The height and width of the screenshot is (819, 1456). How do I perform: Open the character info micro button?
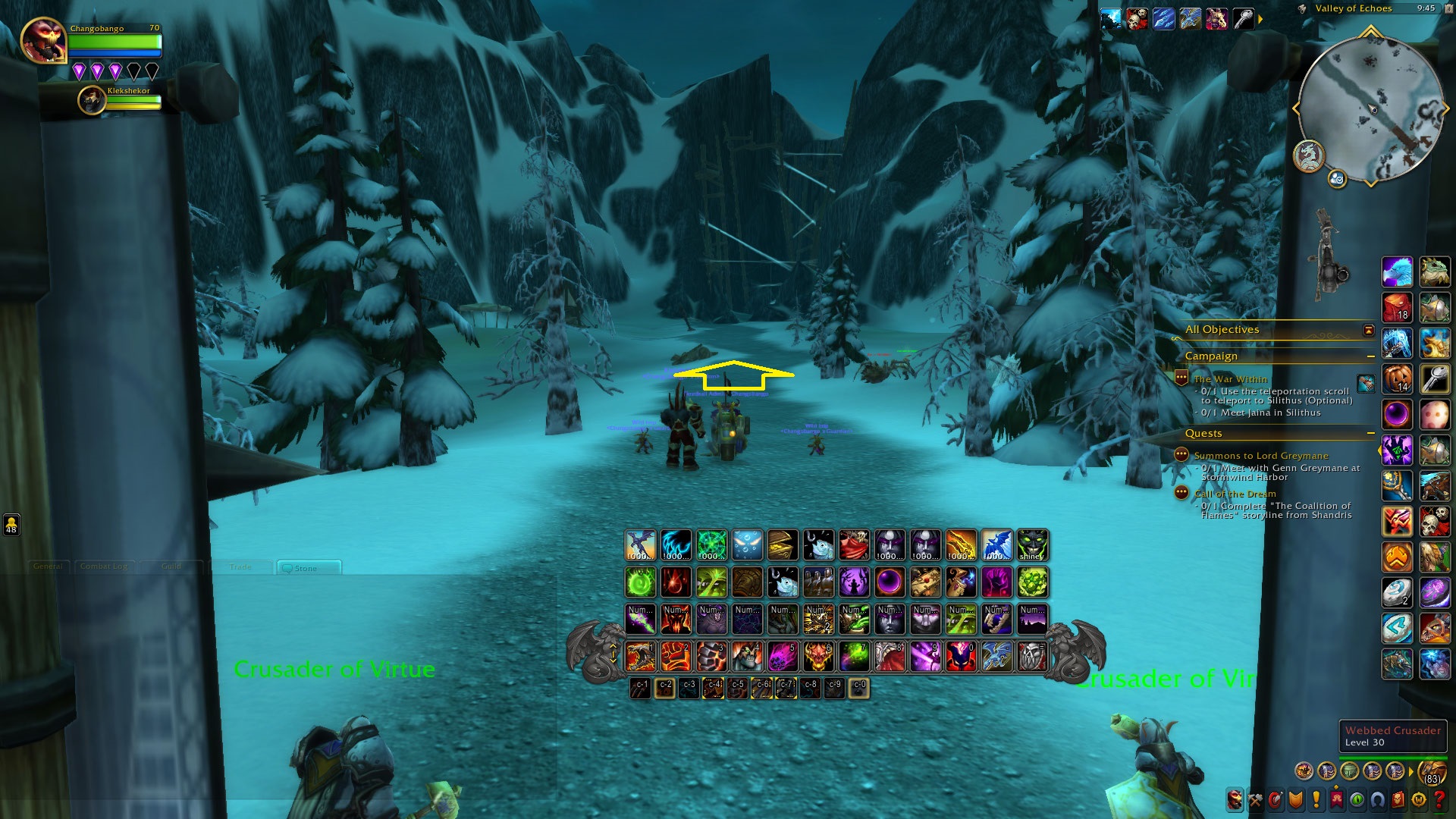tap(1235, 799)
